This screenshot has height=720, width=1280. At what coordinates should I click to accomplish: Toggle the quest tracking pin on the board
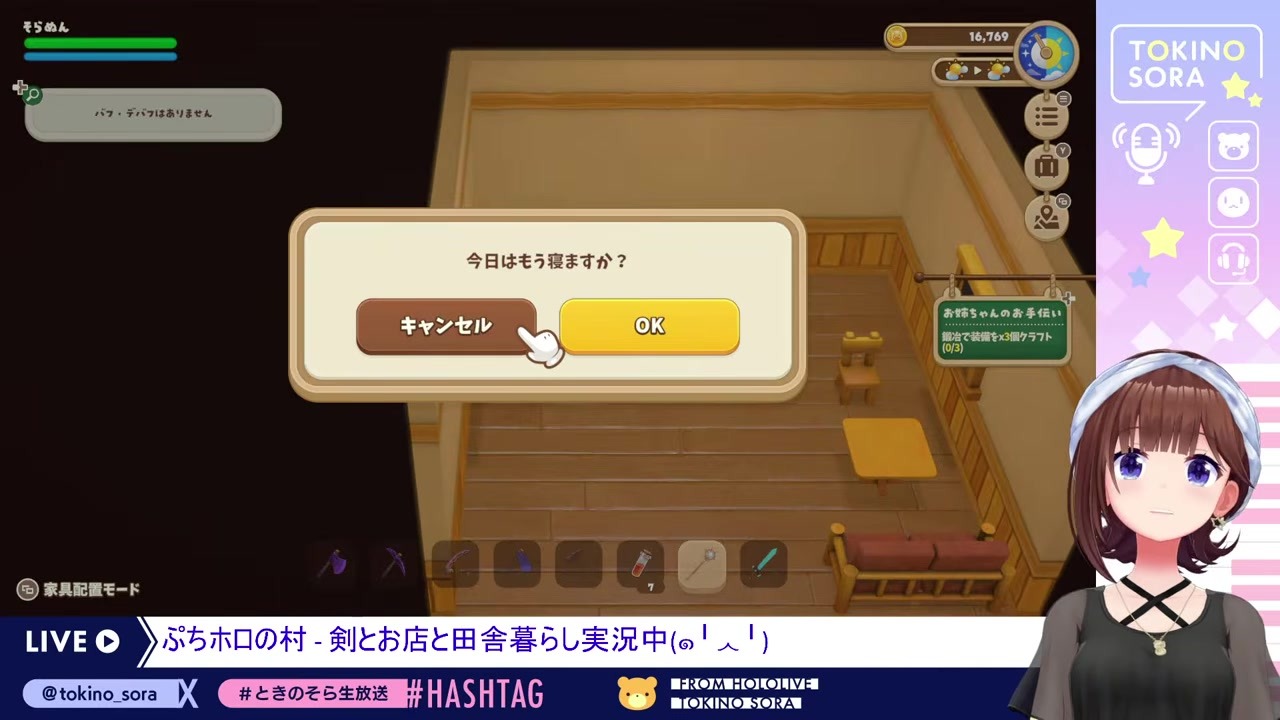pos(1070,297)
